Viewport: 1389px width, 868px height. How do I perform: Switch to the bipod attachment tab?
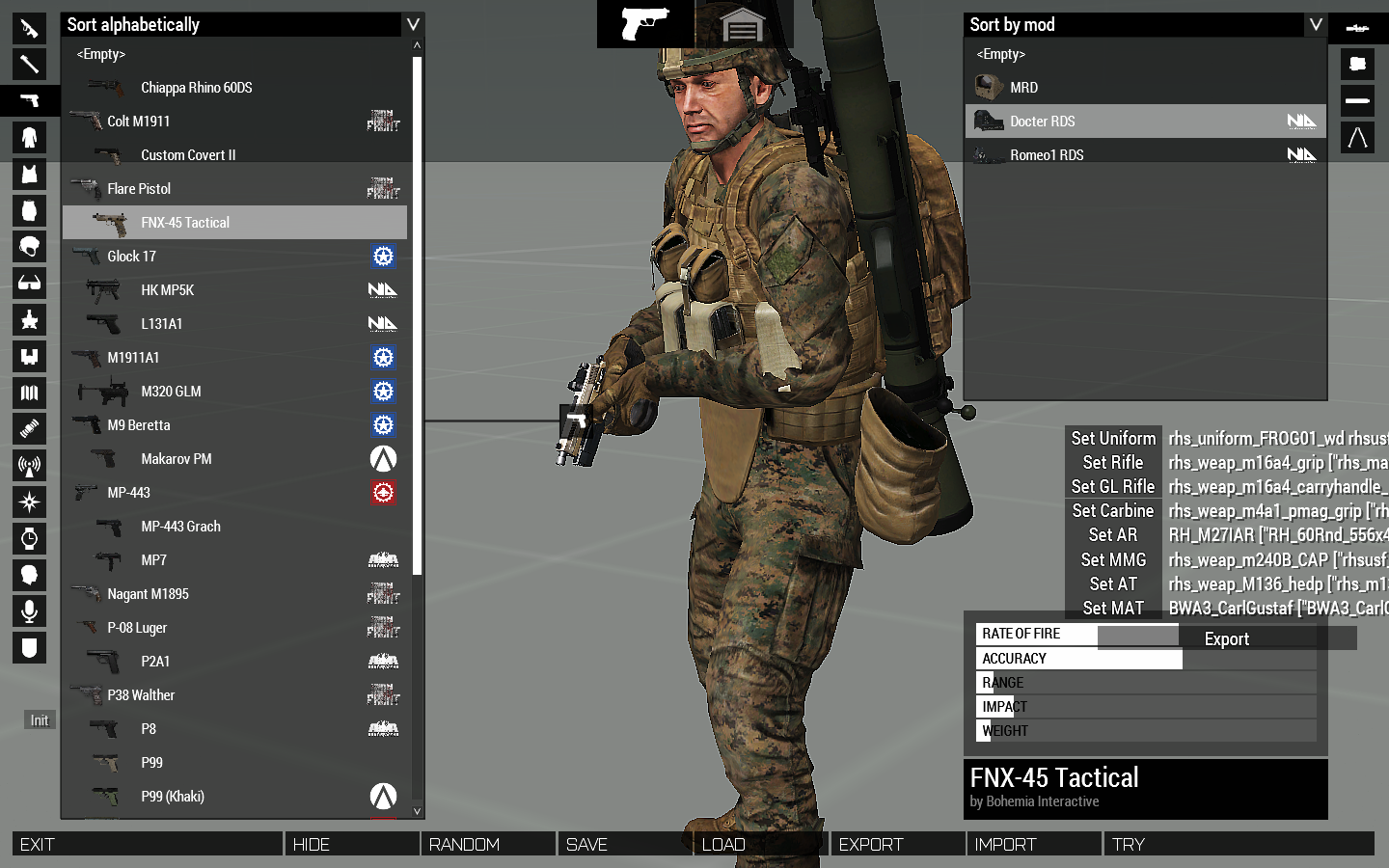tap(1357, 137)
